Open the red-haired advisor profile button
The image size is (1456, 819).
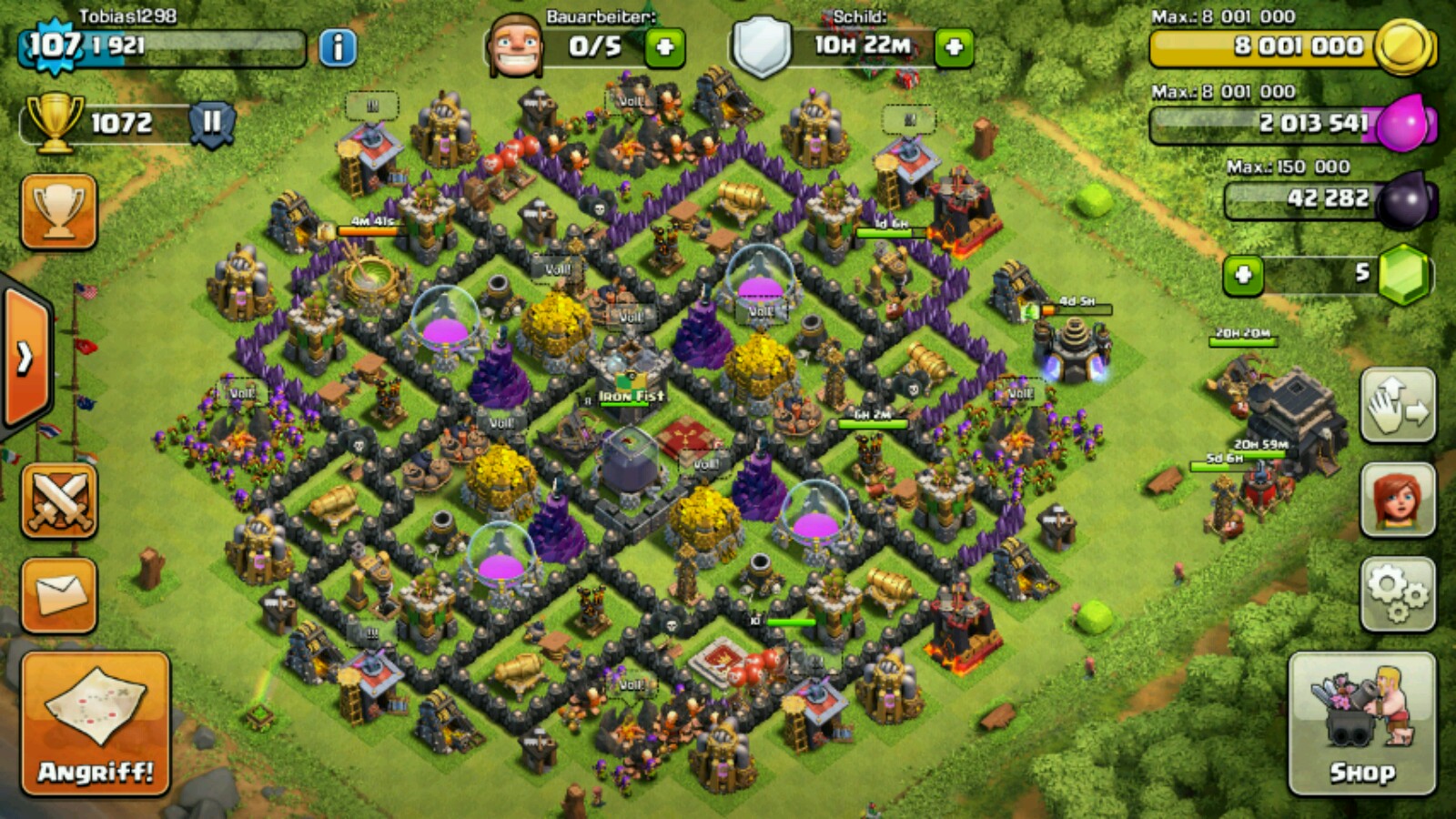tap(1398, 499)
